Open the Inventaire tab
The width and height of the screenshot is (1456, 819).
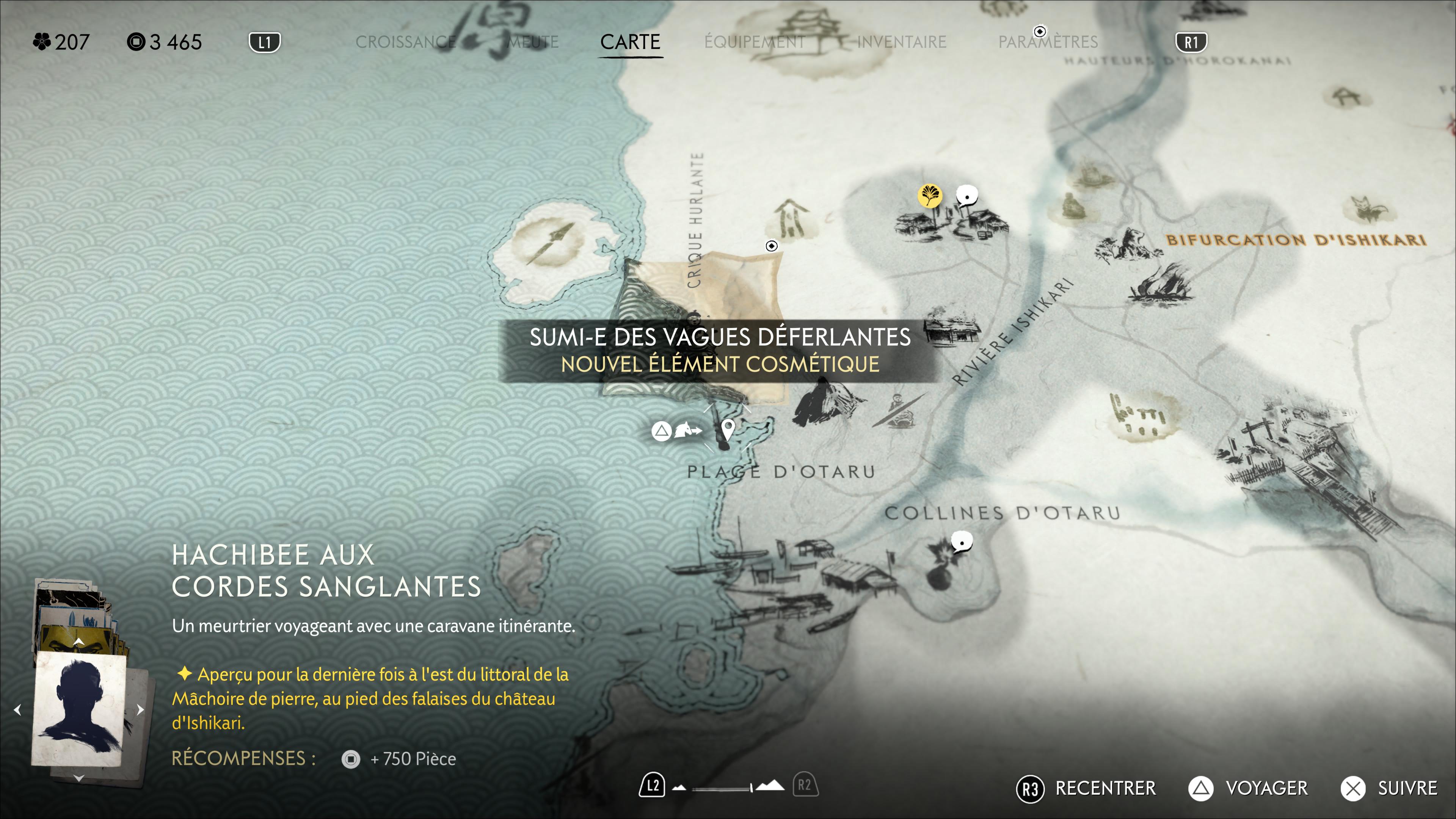902,42
